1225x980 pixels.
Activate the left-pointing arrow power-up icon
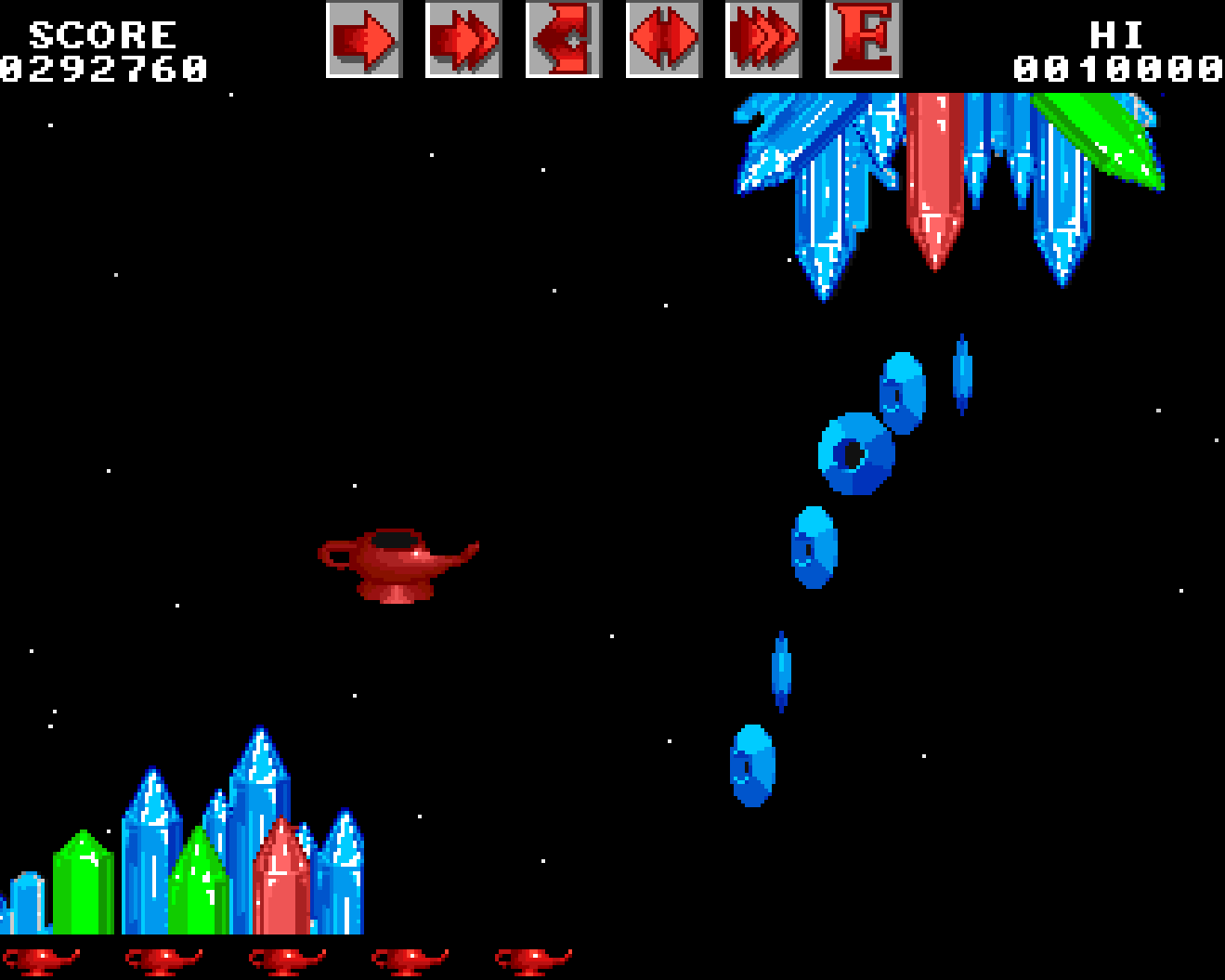point(563,39)
